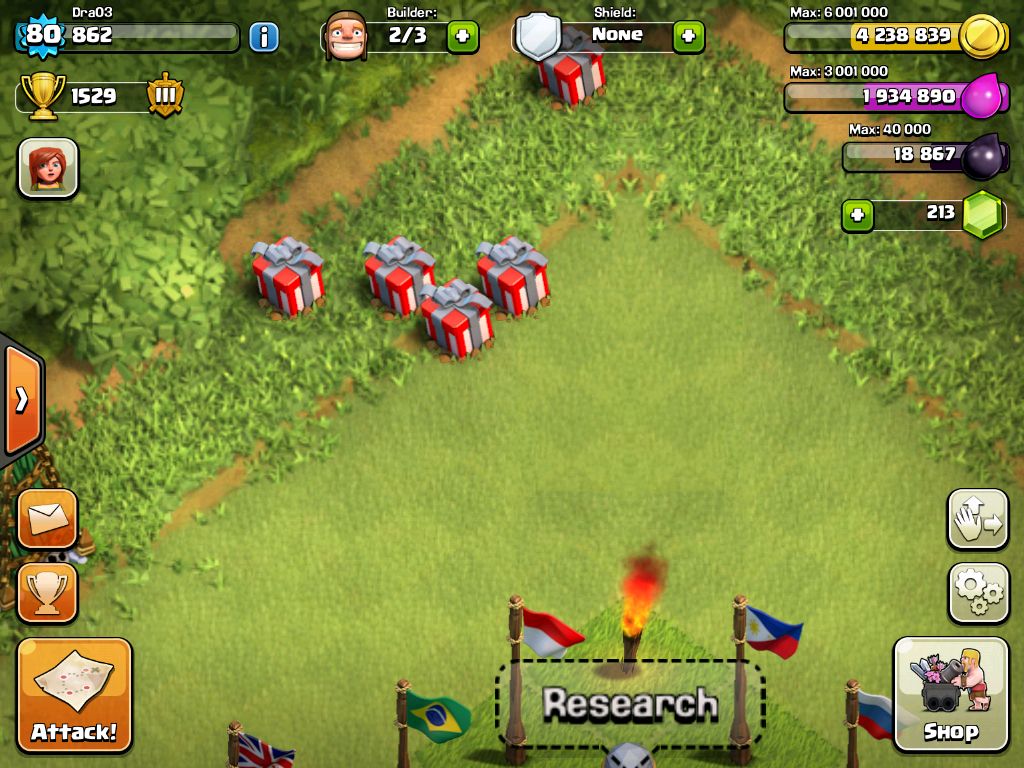
Task: Open the level 80 experience badge
Action: (40, 36)
